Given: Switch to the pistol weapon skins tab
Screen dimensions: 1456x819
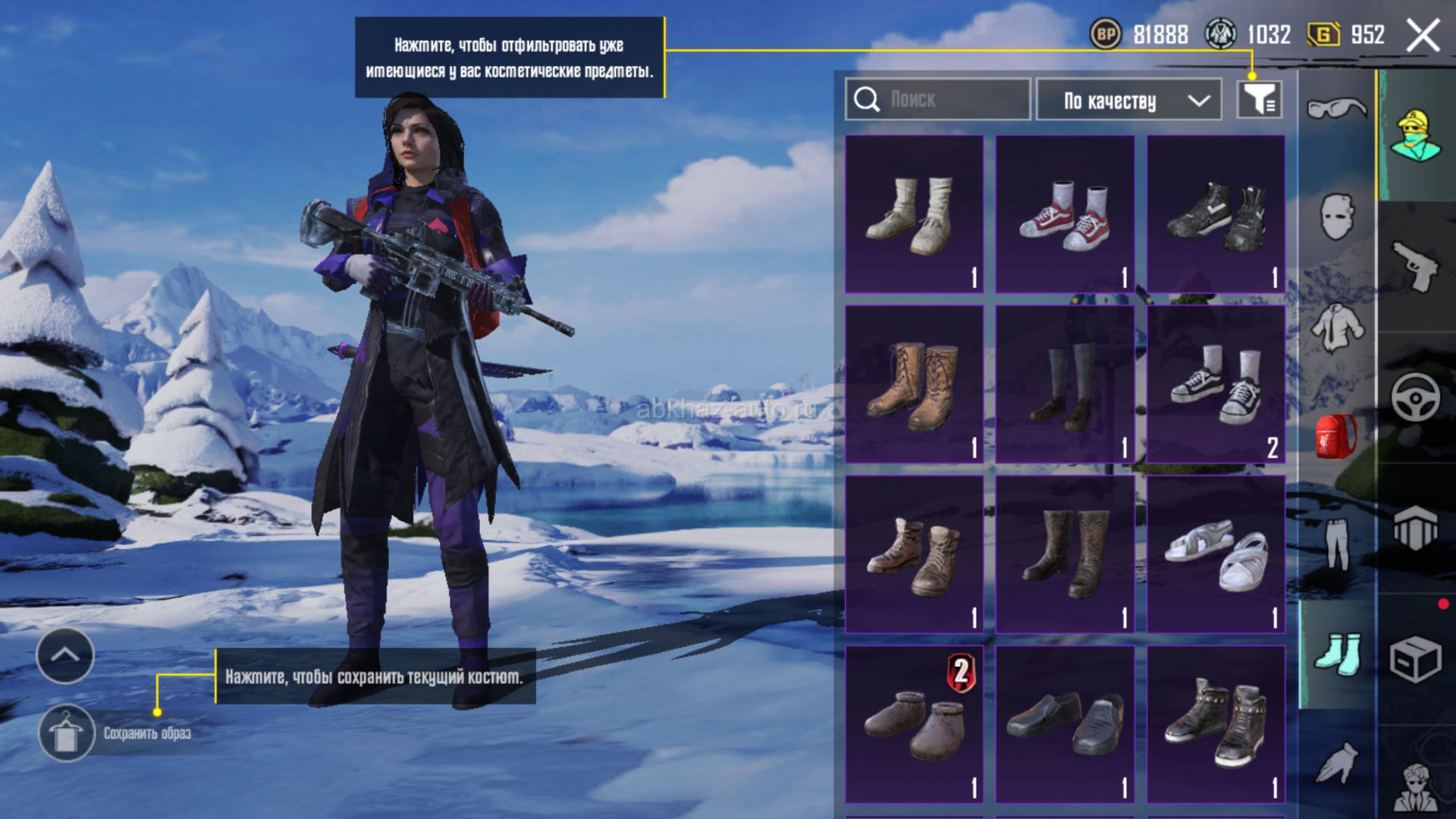Looking at the screenshot, I should [x=1415, y=265].
